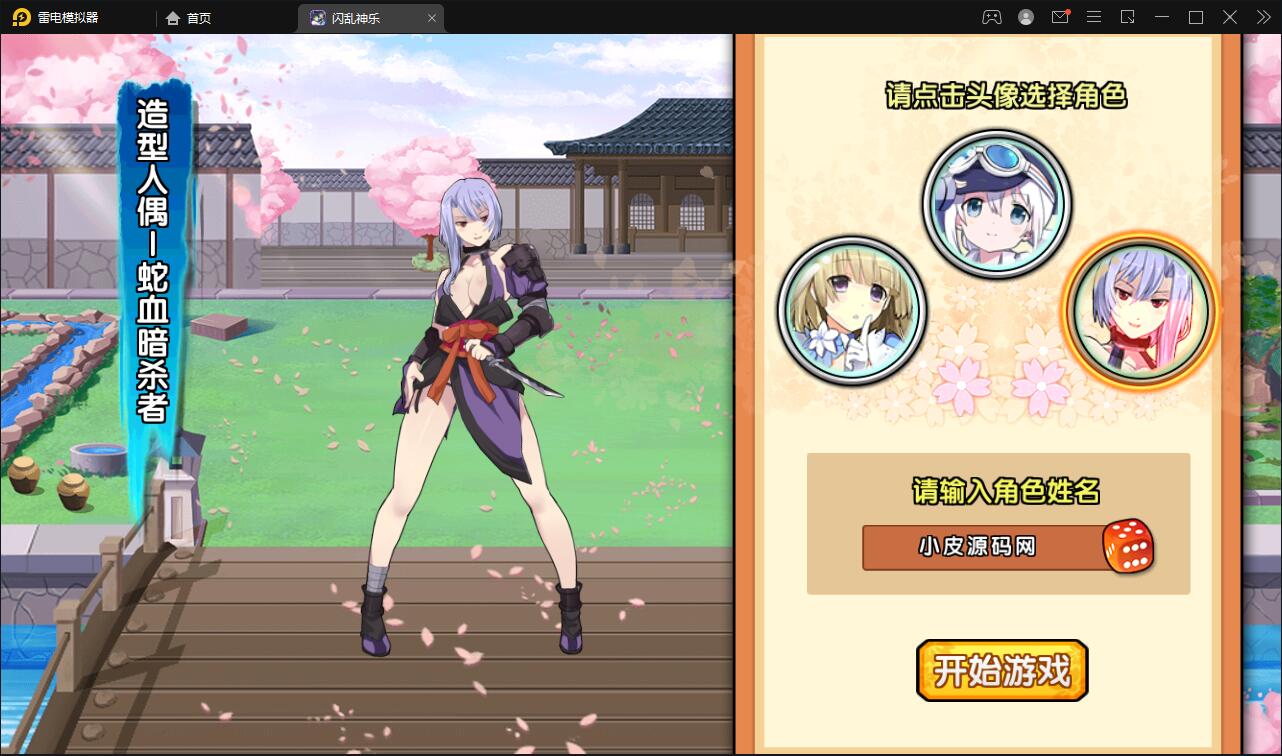The height and width of the screenshot is (756, 1282).
Task: Open the emulator hamburger menu
Action: click(1094, 17)
